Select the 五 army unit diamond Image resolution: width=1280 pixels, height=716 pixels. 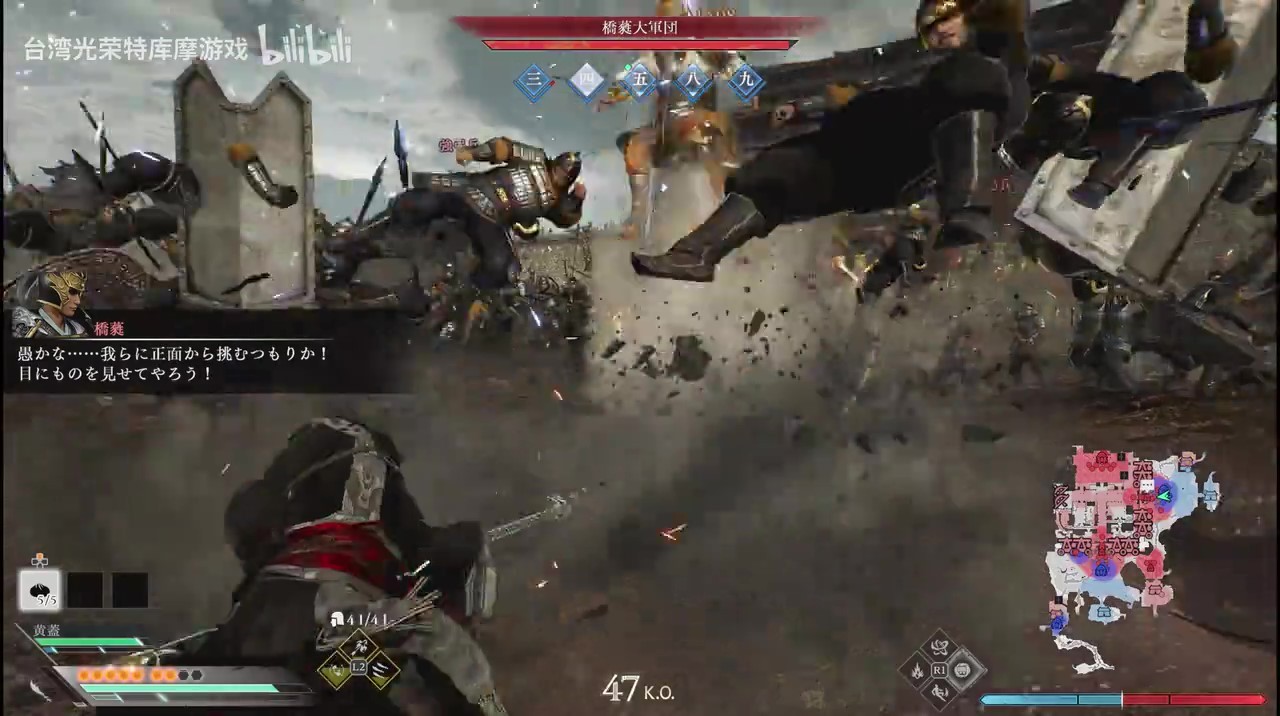point(639,83)
